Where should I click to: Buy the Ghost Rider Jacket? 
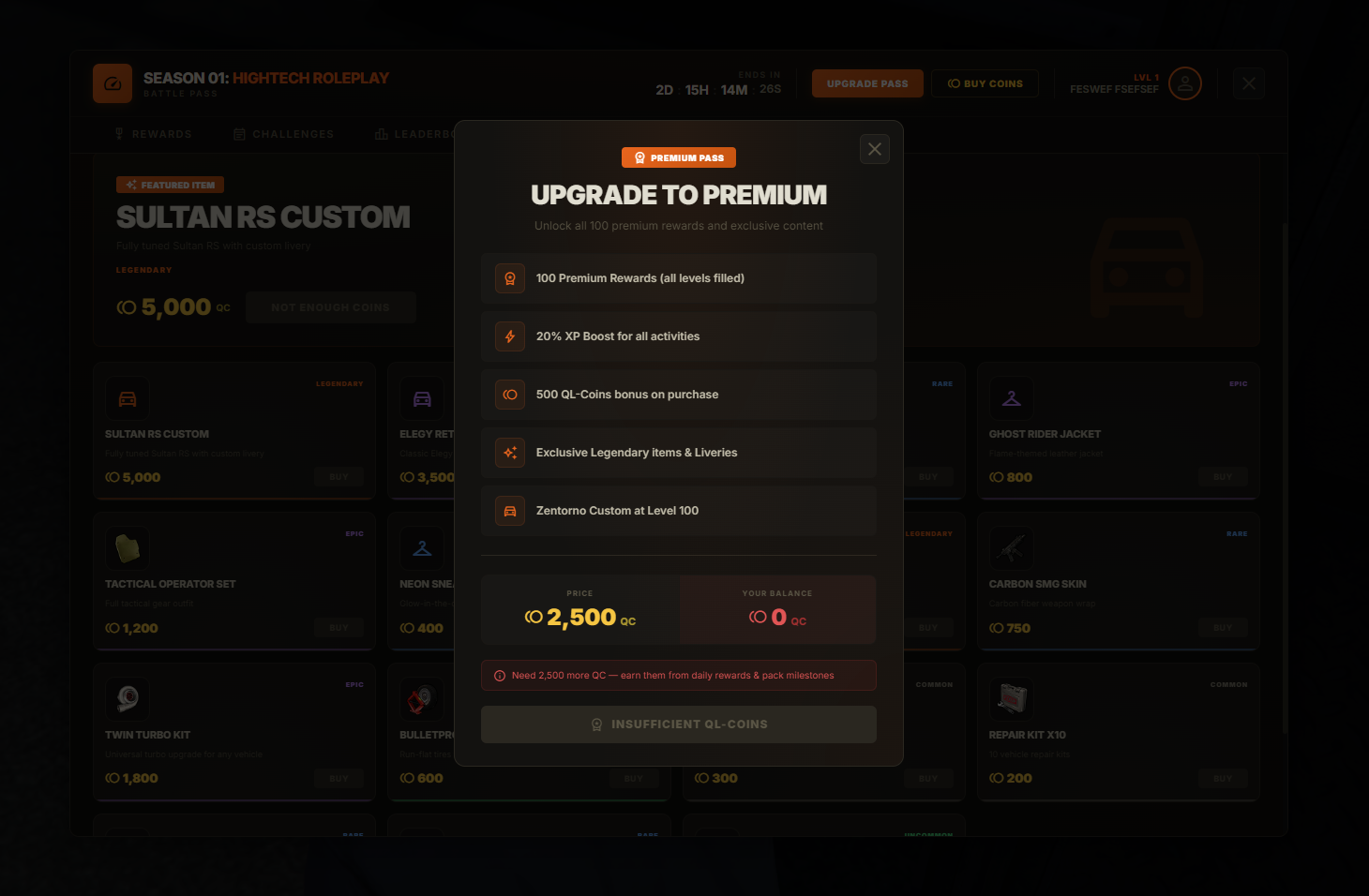[x=1223, y=477]
